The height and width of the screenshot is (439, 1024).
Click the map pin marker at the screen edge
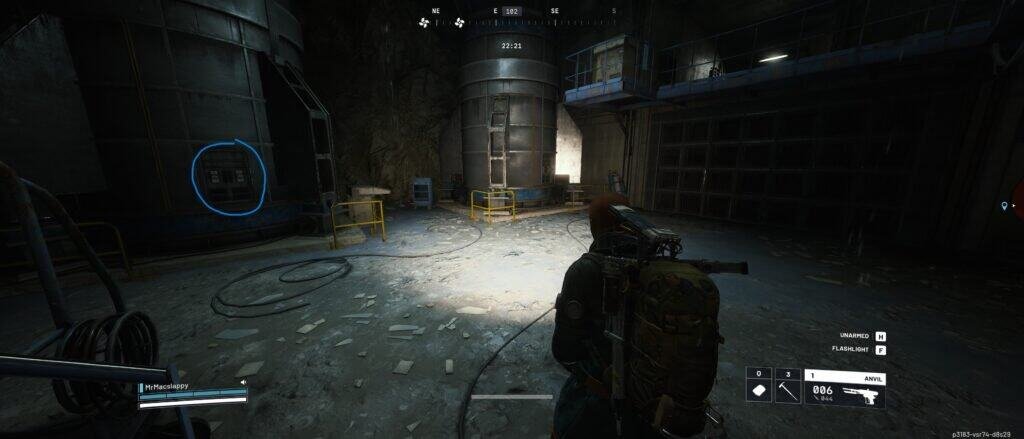tap(1005, 206)
